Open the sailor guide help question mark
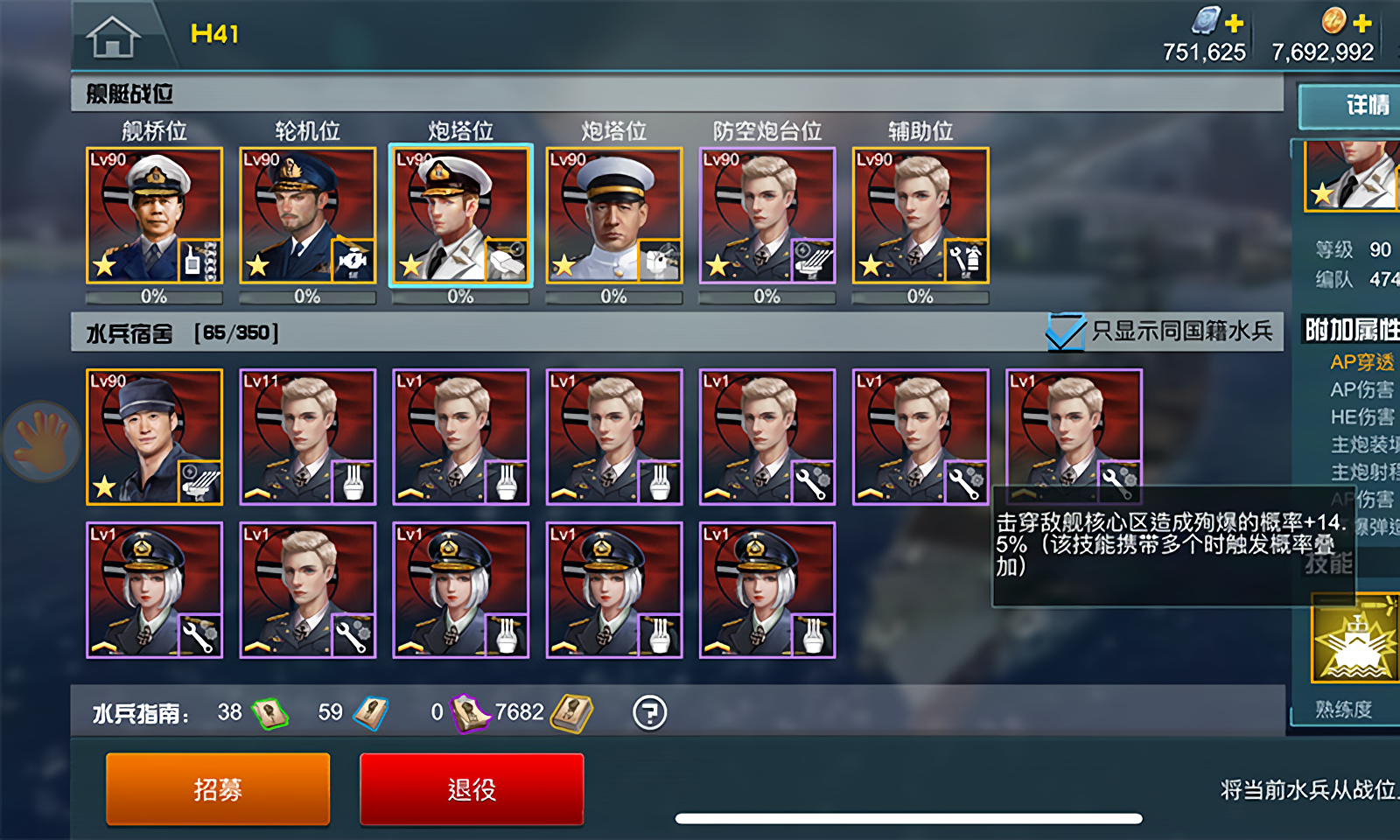The image size is (1400, 840). click(x=649, y=713)
